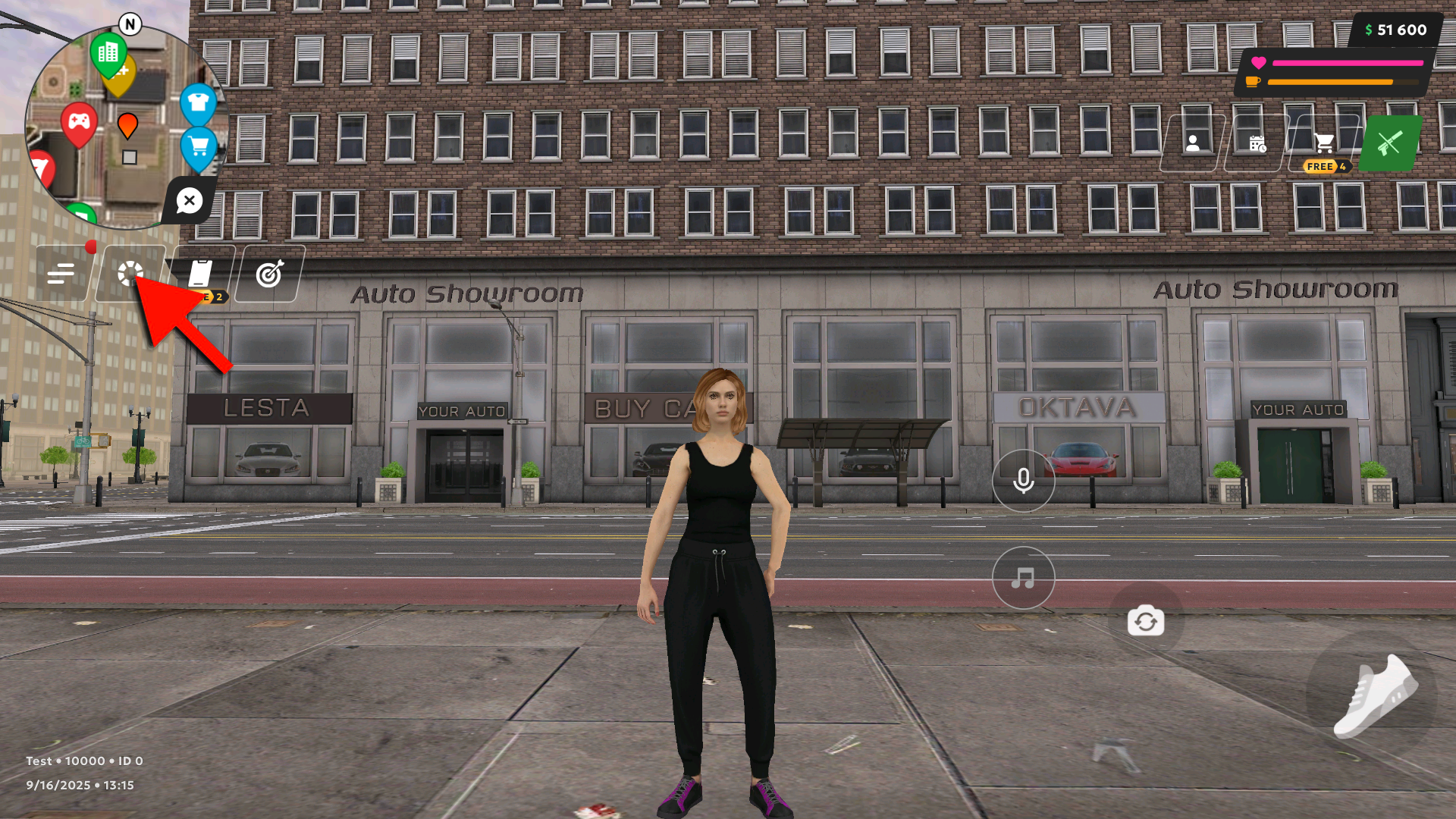Select the green building marker on minimap
Viewport: 1456px width, 819px height.
point(108,53)
